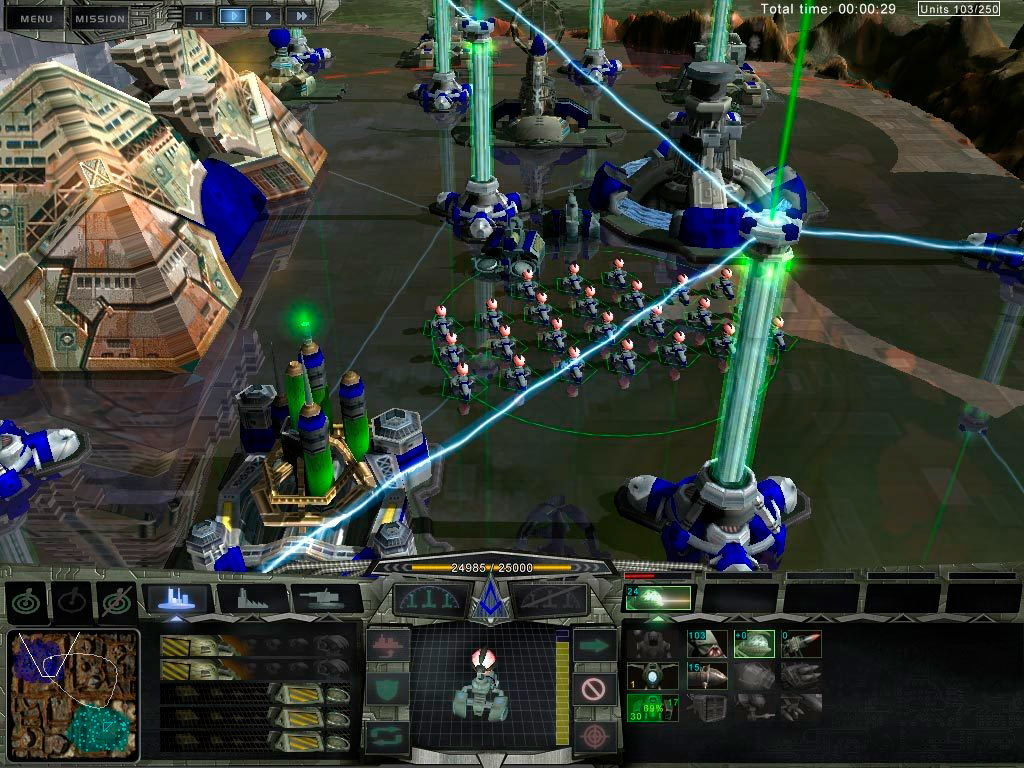Switch to the gun turret defenses tab

[324, 599]
